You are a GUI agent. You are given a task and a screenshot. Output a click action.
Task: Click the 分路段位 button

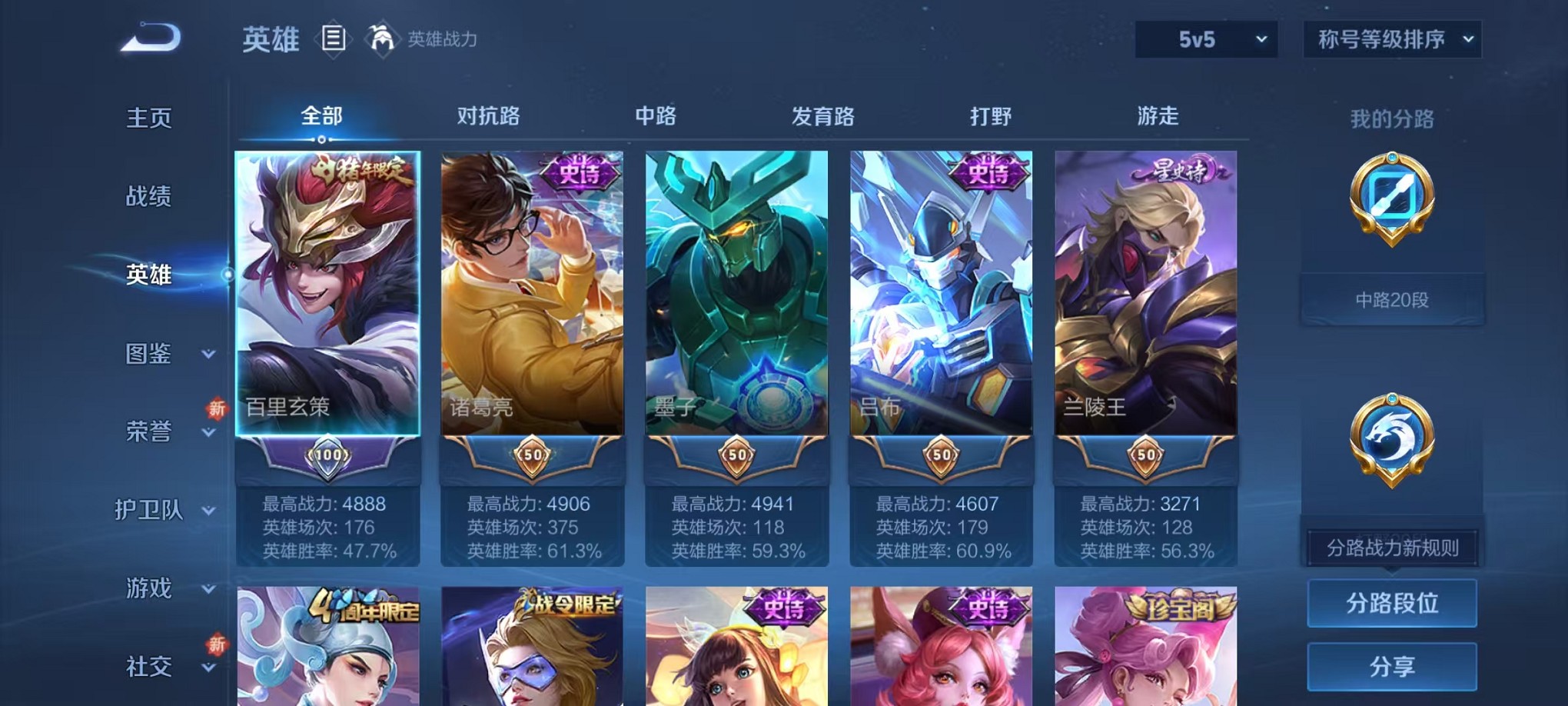pos(1393,604)
